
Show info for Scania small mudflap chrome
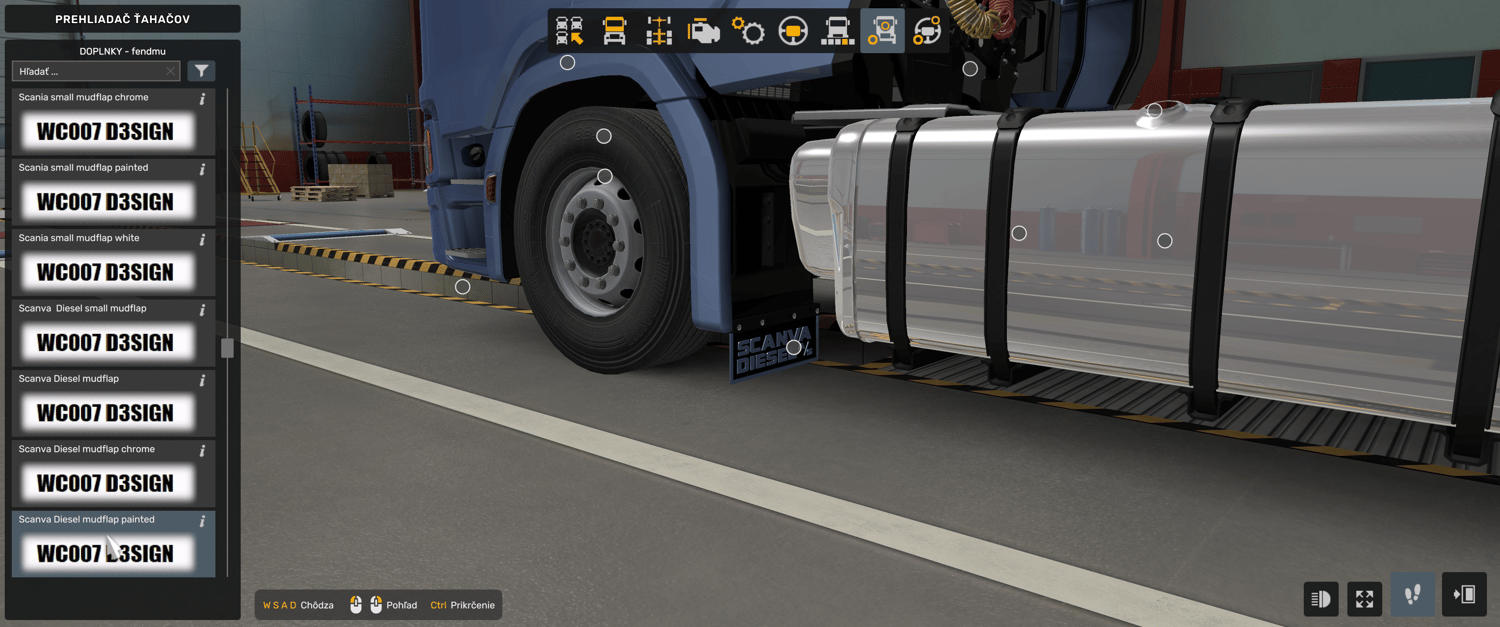[x=203, y=99]
